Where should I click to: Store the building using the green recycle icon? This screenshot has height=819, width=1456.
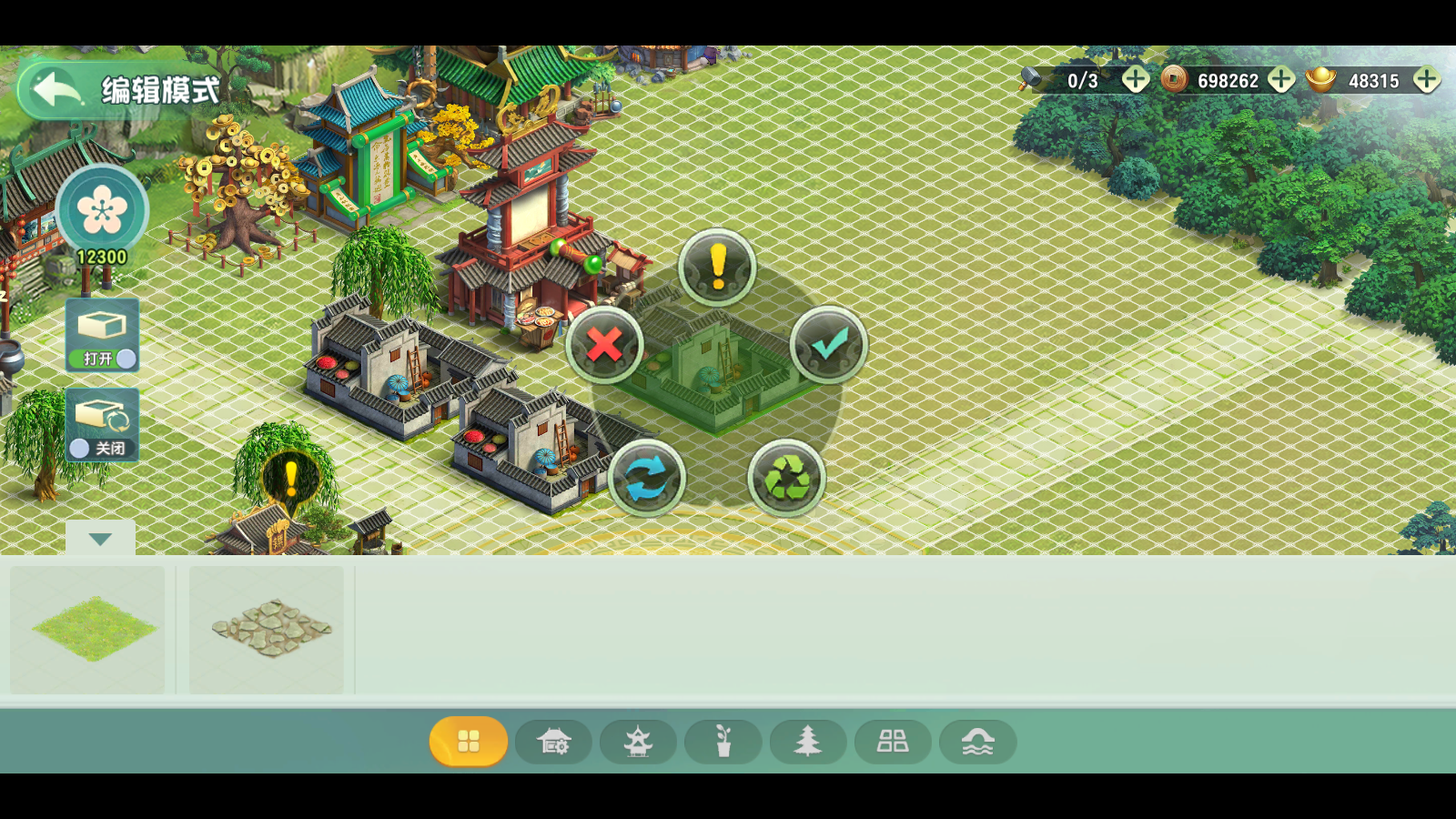[x=786, y=478]
